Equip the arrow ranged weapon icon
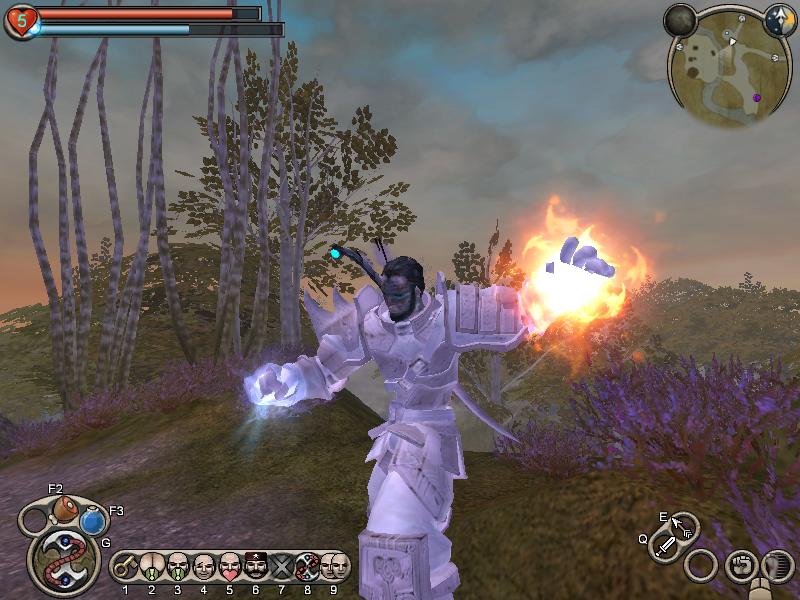 [684, 526]
